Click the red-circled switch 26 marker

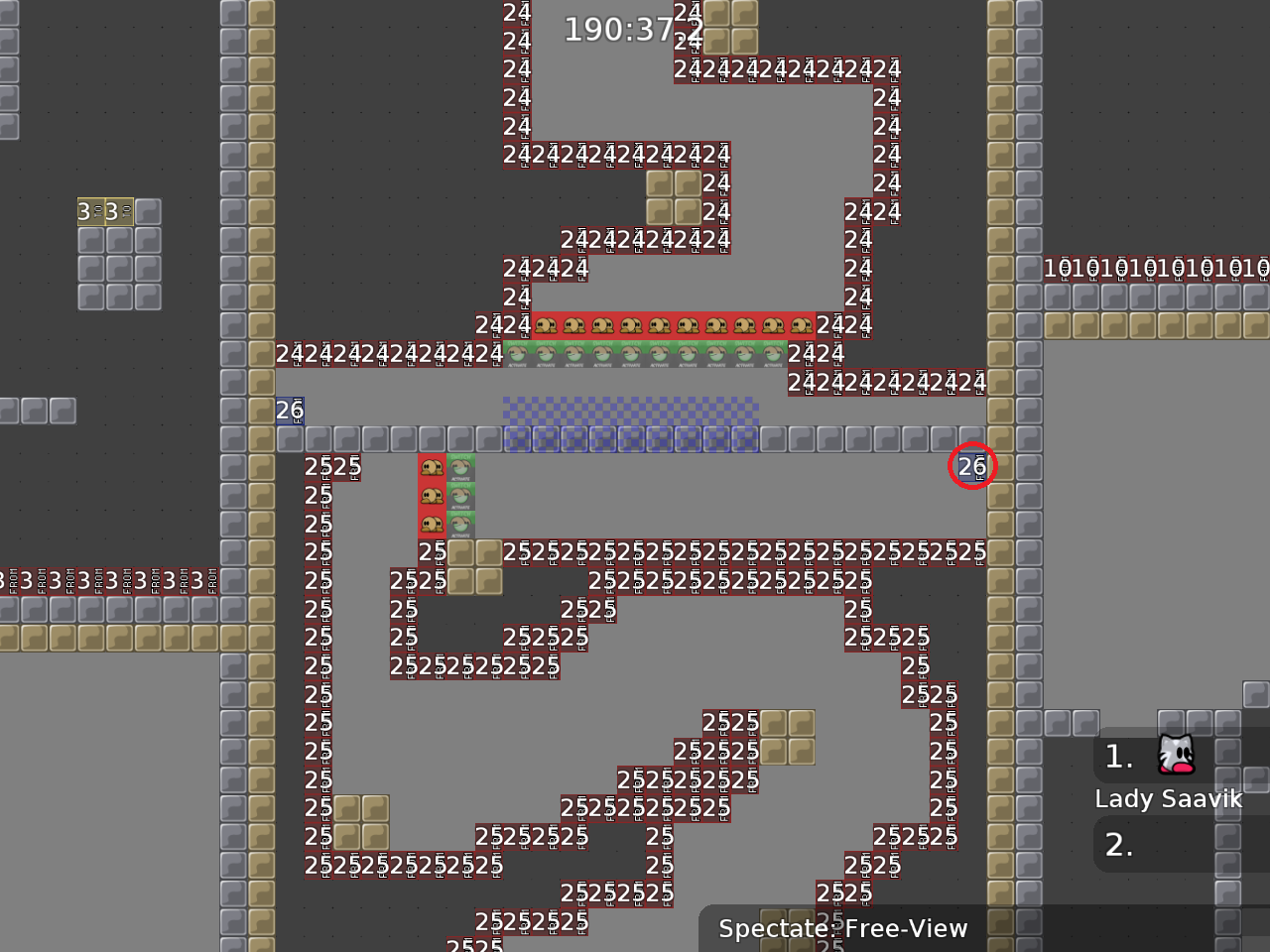point(971,466)
